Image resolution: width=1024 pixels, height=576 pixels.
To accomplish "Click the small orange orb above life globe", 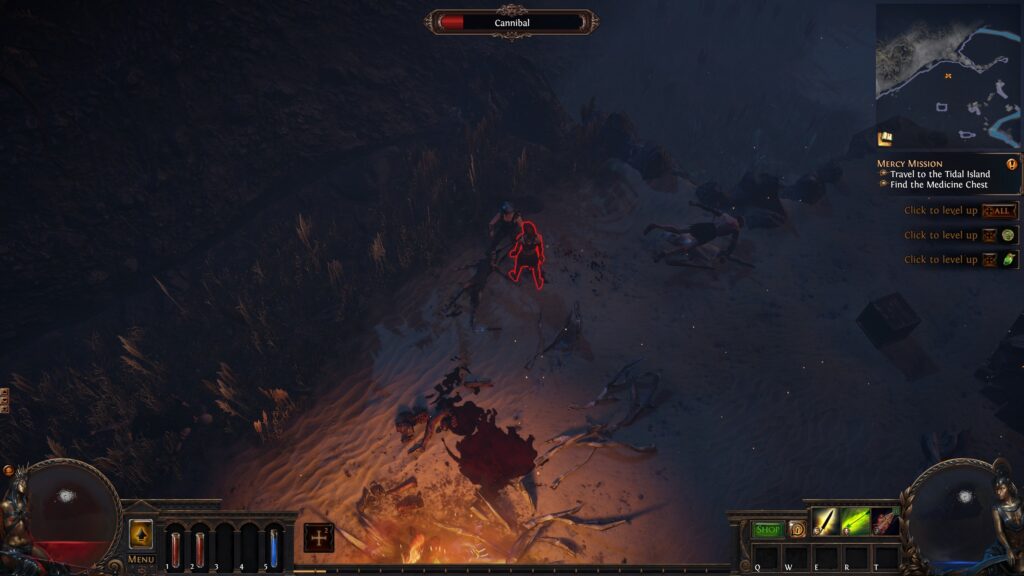I will click(8, 470).
